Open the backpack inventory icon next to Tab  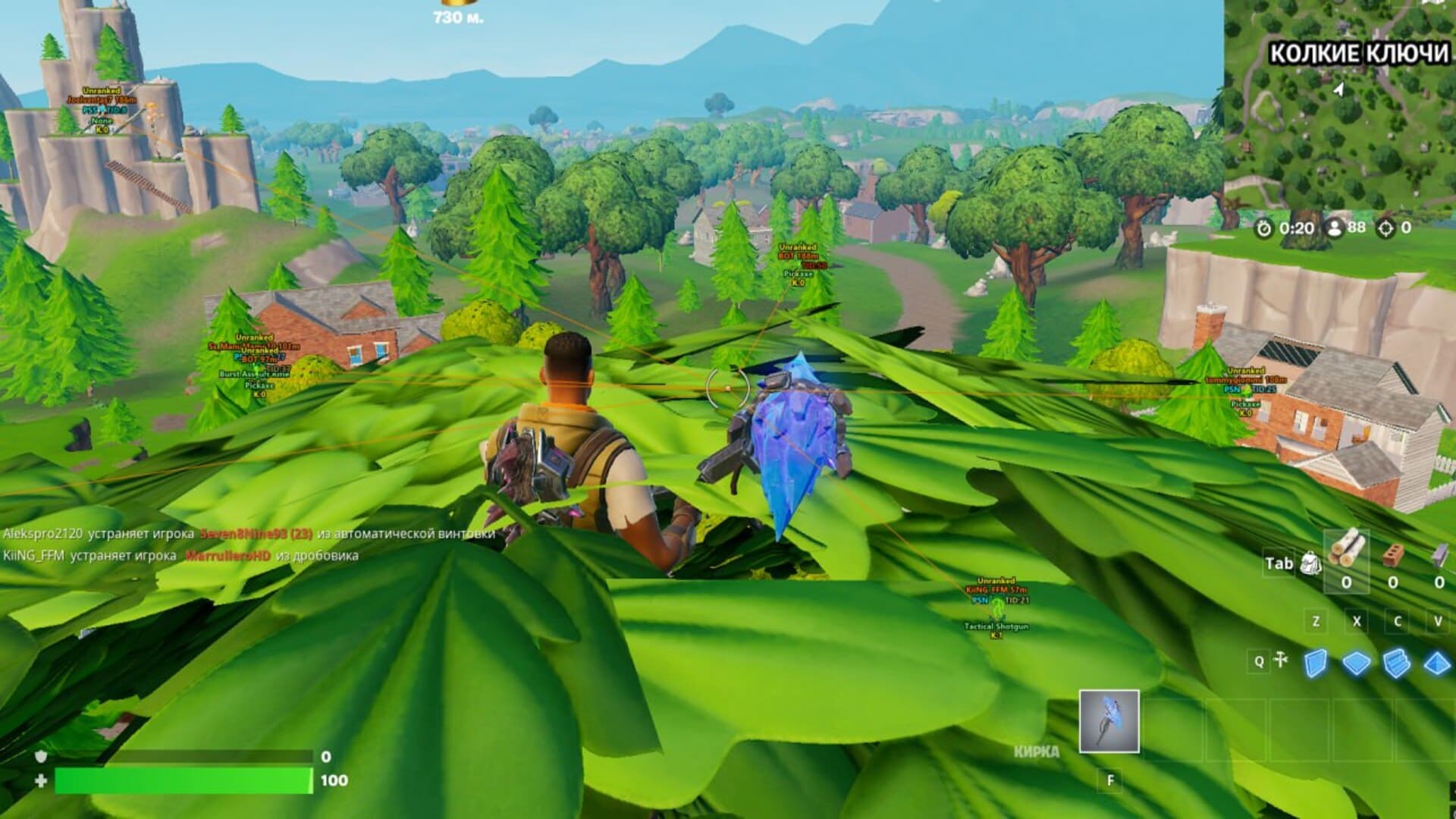(x=1310, y=563)
